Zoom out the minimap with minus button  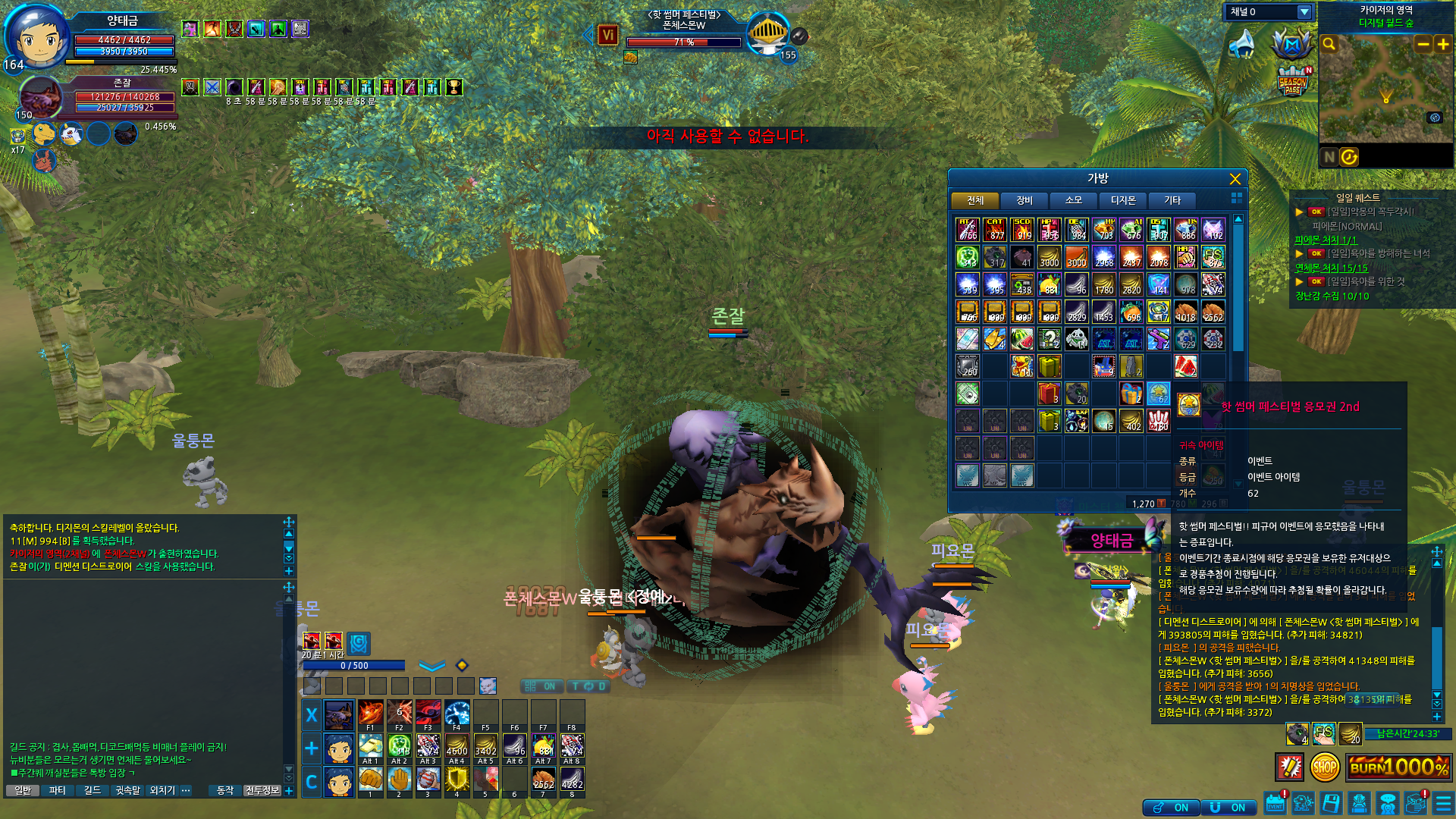click(x=1423, y=44)
